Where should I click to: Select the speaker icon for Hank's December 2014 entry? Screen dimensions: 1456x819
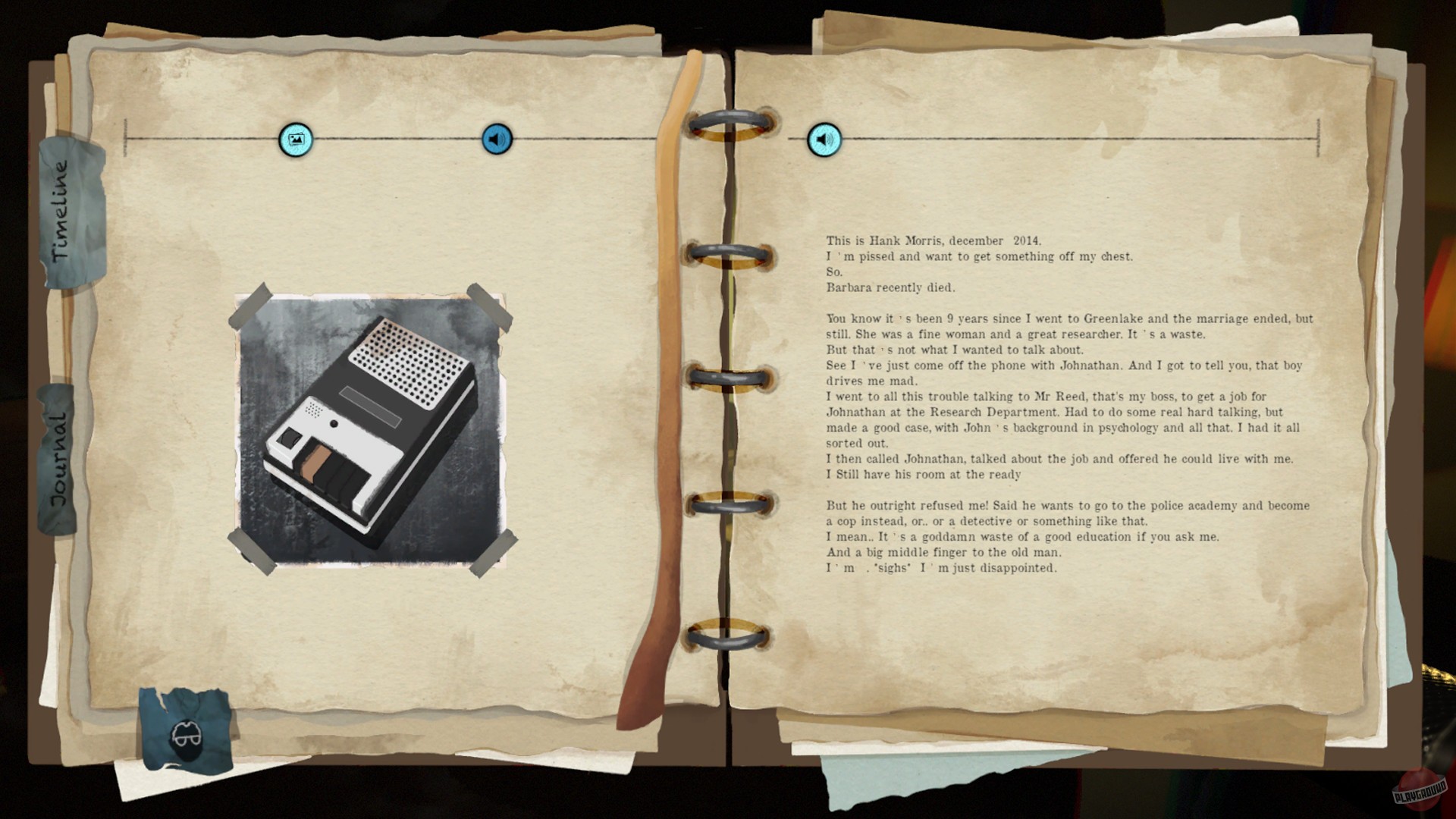[824, 140]
